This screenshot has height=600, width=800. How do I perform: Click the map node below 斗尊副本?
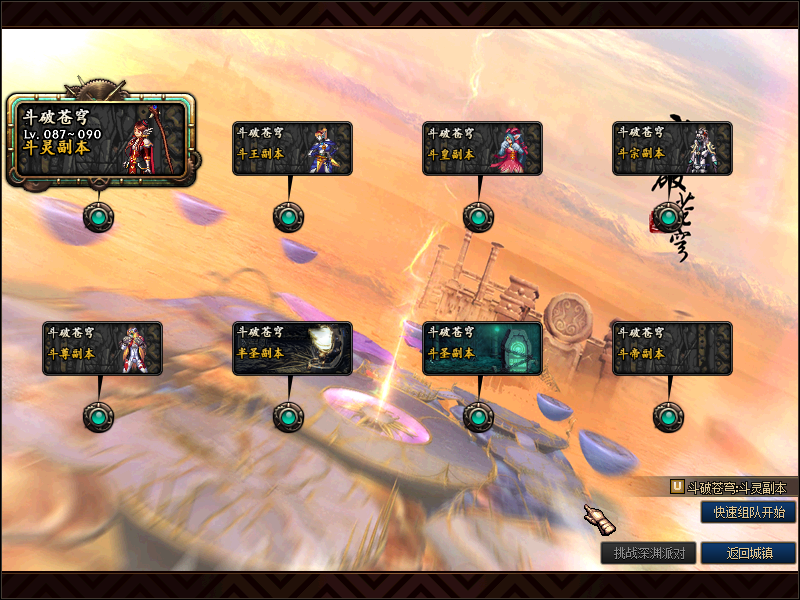(98, 416)
